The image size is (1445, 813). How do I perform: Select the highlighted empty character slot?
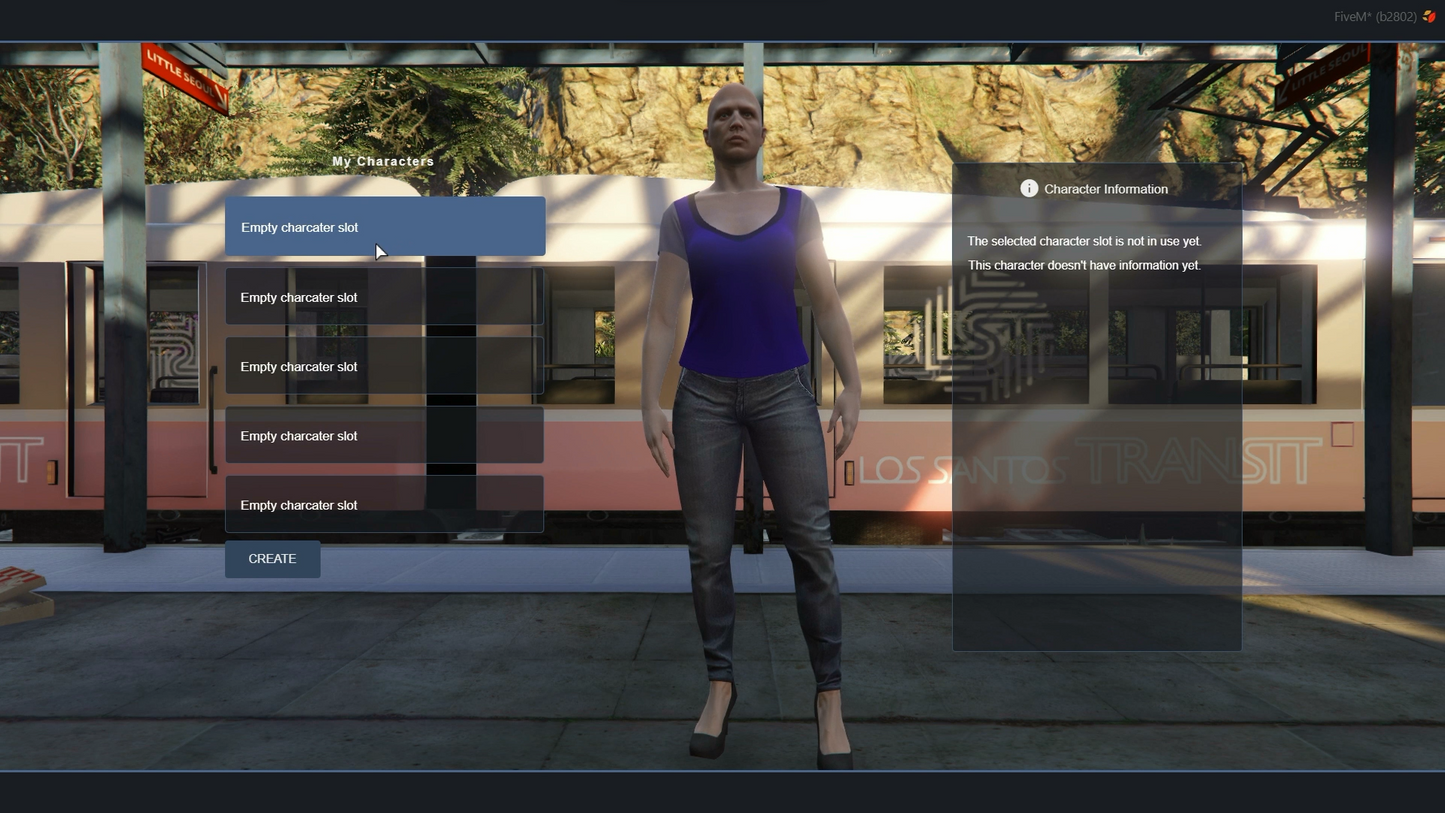coord(385,227)
